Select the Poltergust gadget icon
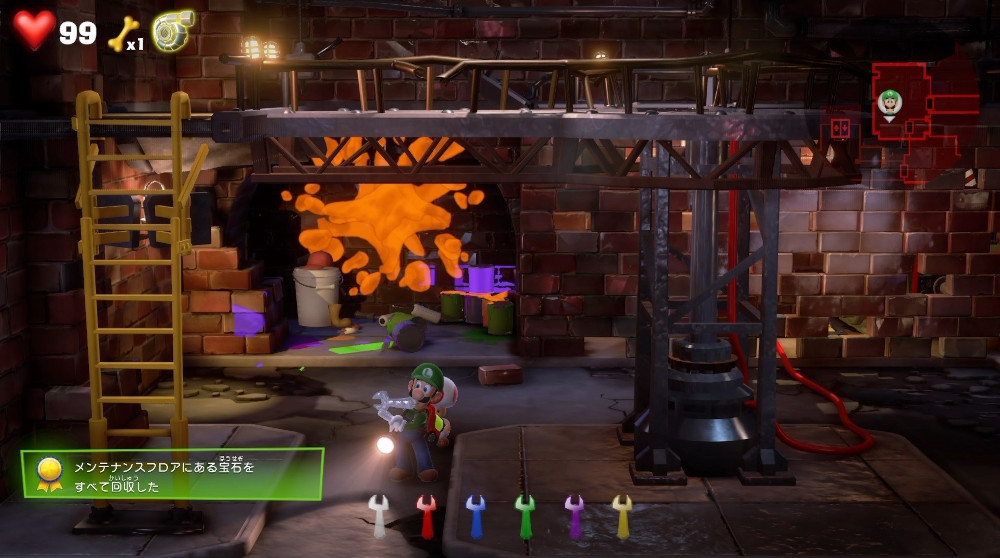The height and width of the screenshot is (558, 1000). pyautogui.click(x=172, y=31)
